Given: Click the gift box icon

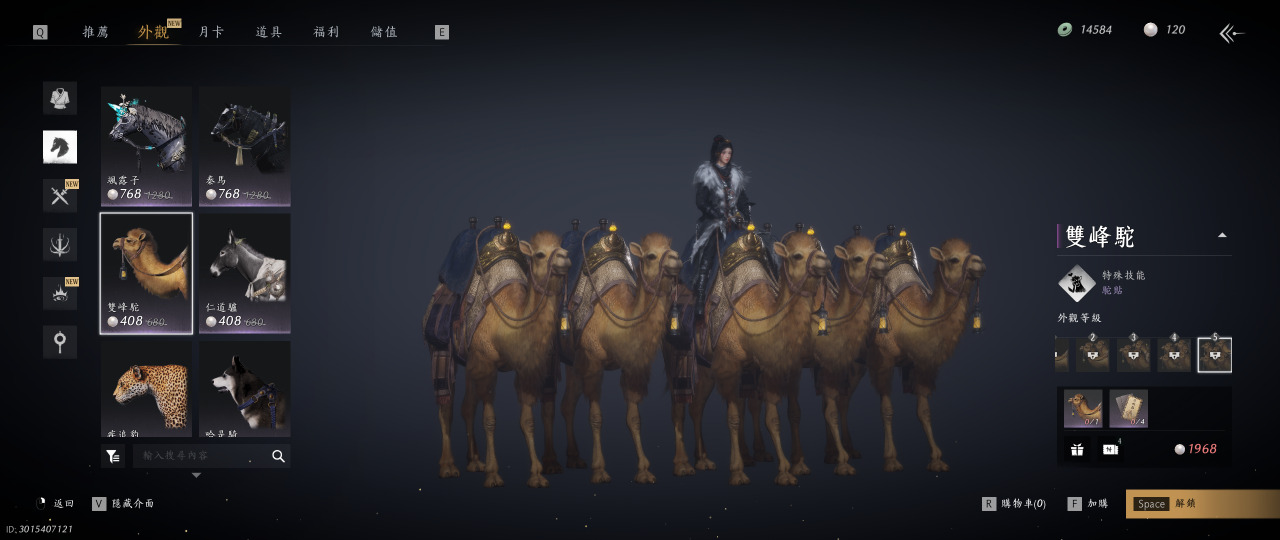Looking at the screenshot, I should pyautogui.click(x=1077, y=449).
